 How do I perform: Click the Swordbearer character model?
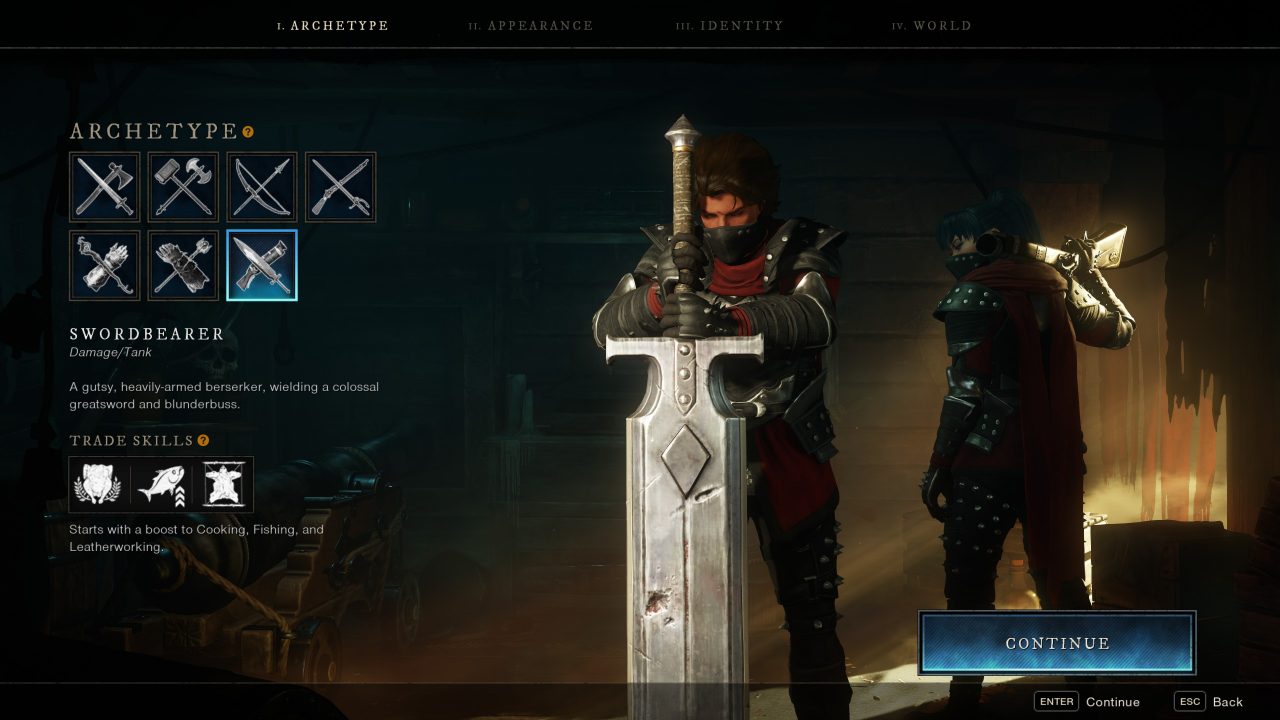[x=700, y=350]
